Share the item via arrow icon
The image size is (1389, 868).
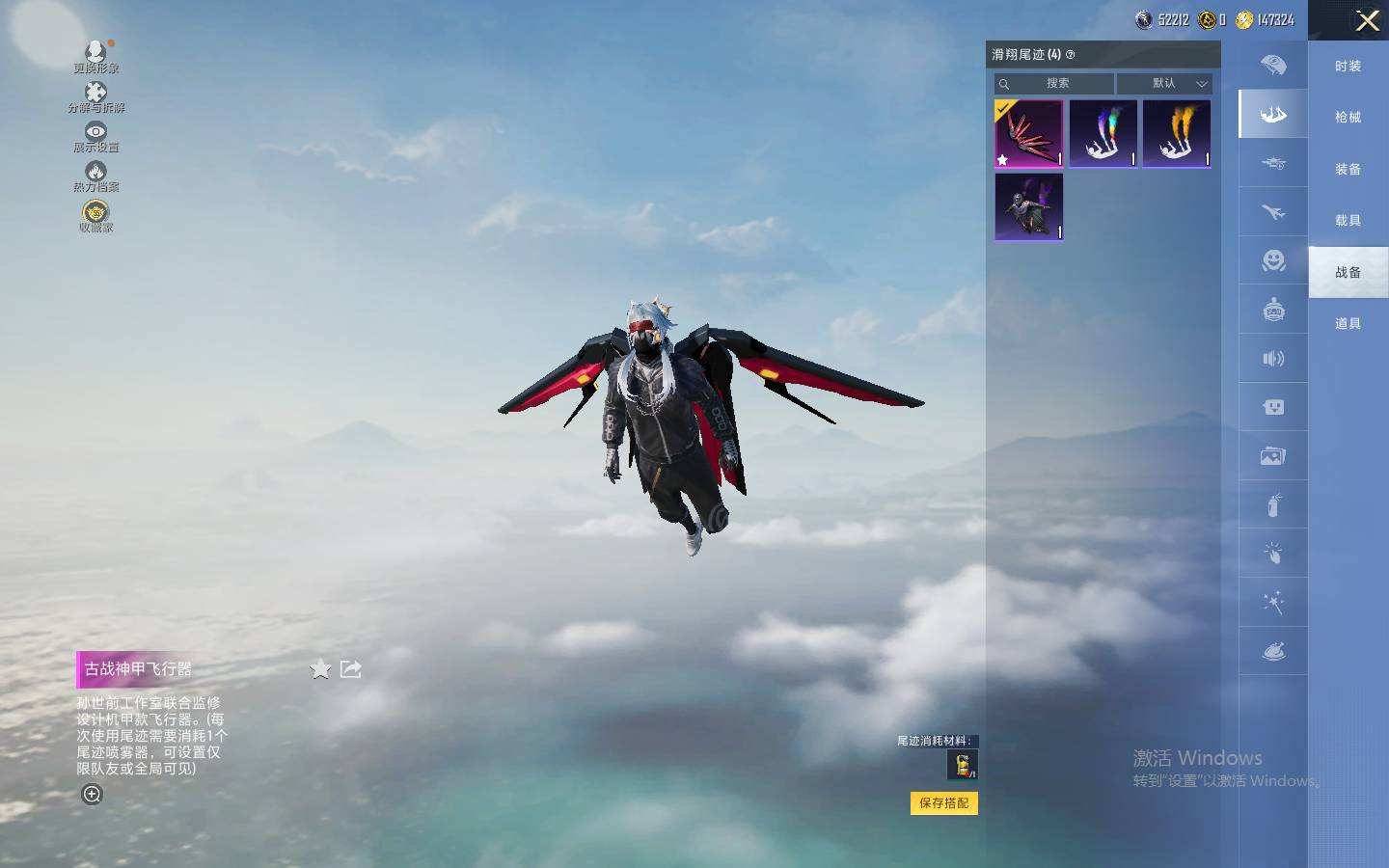tap(351, 669)
